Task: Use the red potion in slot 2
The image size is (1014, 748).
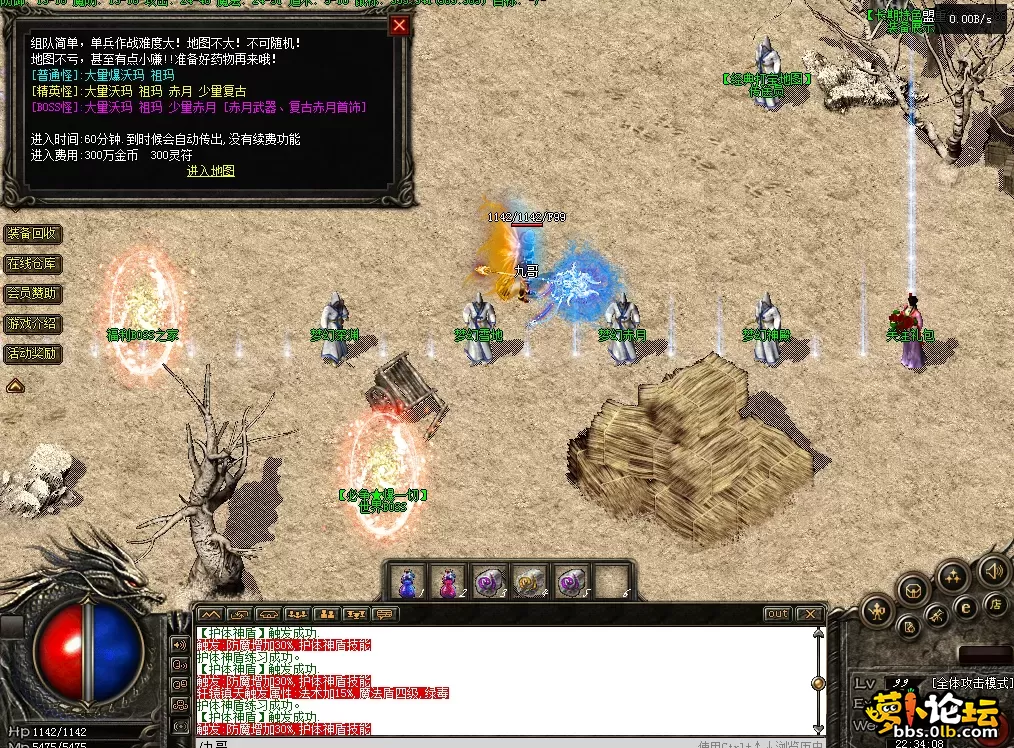Action: pyautogui.click(x=446, y=581)
